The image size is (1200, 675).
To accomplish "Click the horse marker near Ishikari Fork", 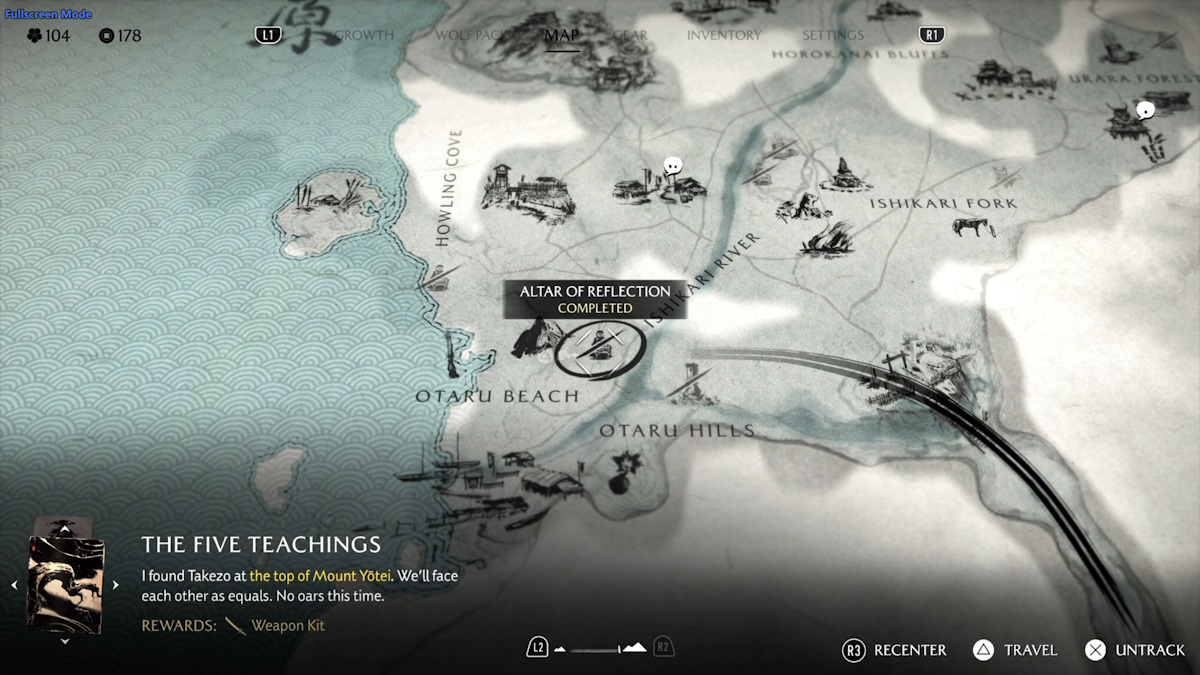I will 973,226.
